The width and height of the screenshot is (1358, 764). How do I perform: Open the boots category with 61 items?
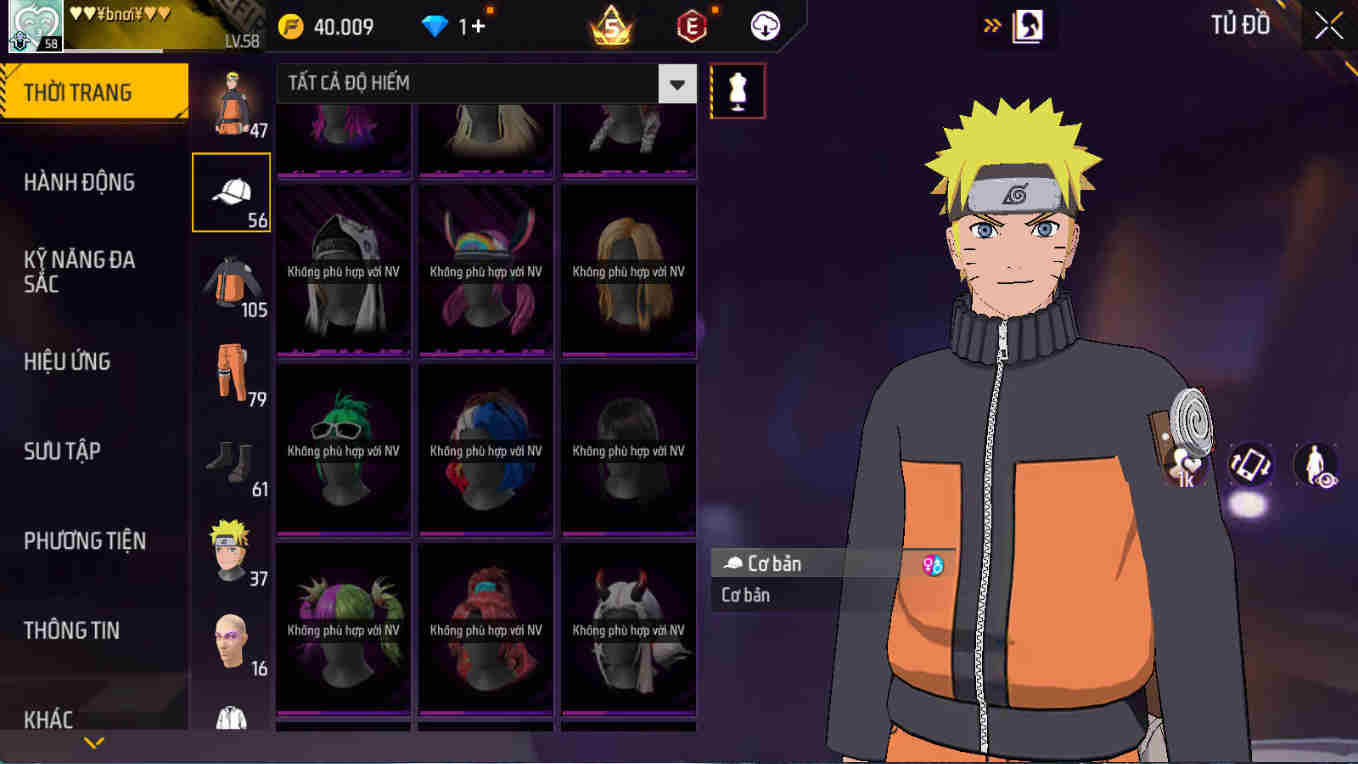pos(231,455)
